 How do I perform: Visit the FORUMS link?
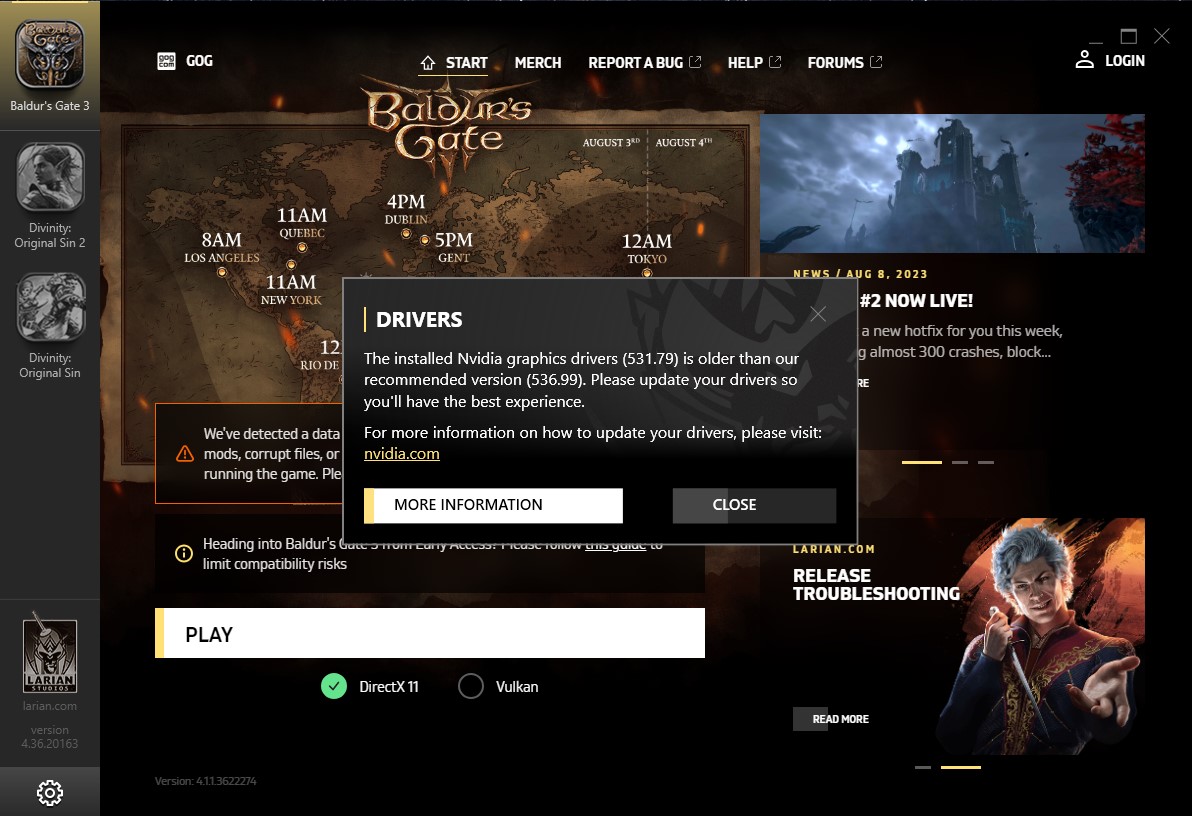[844, 62]
